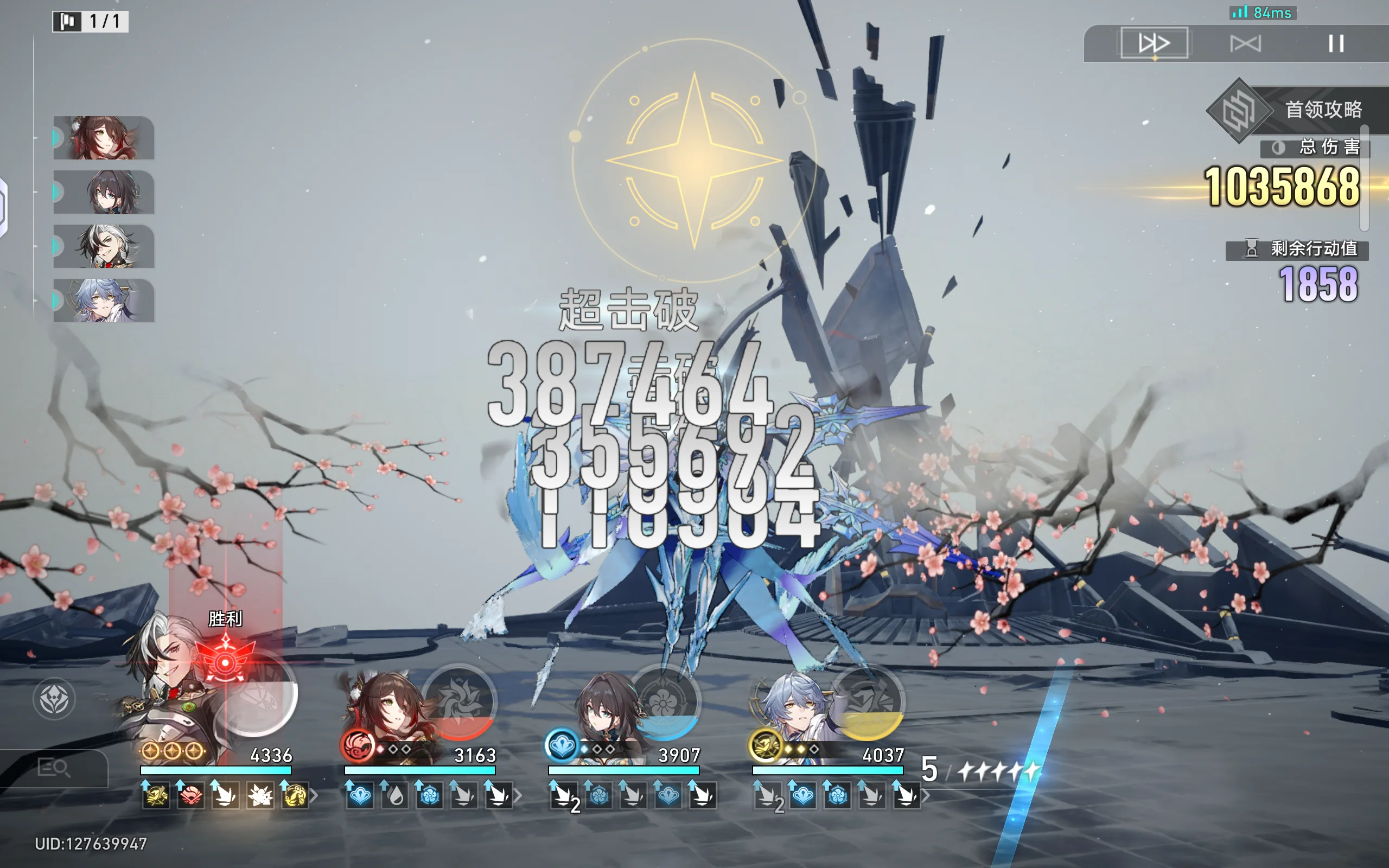Viewport: 1389px width, 868px height.
Task: Activate the yellow-filled ultimate icon
Action: (868, 701)
